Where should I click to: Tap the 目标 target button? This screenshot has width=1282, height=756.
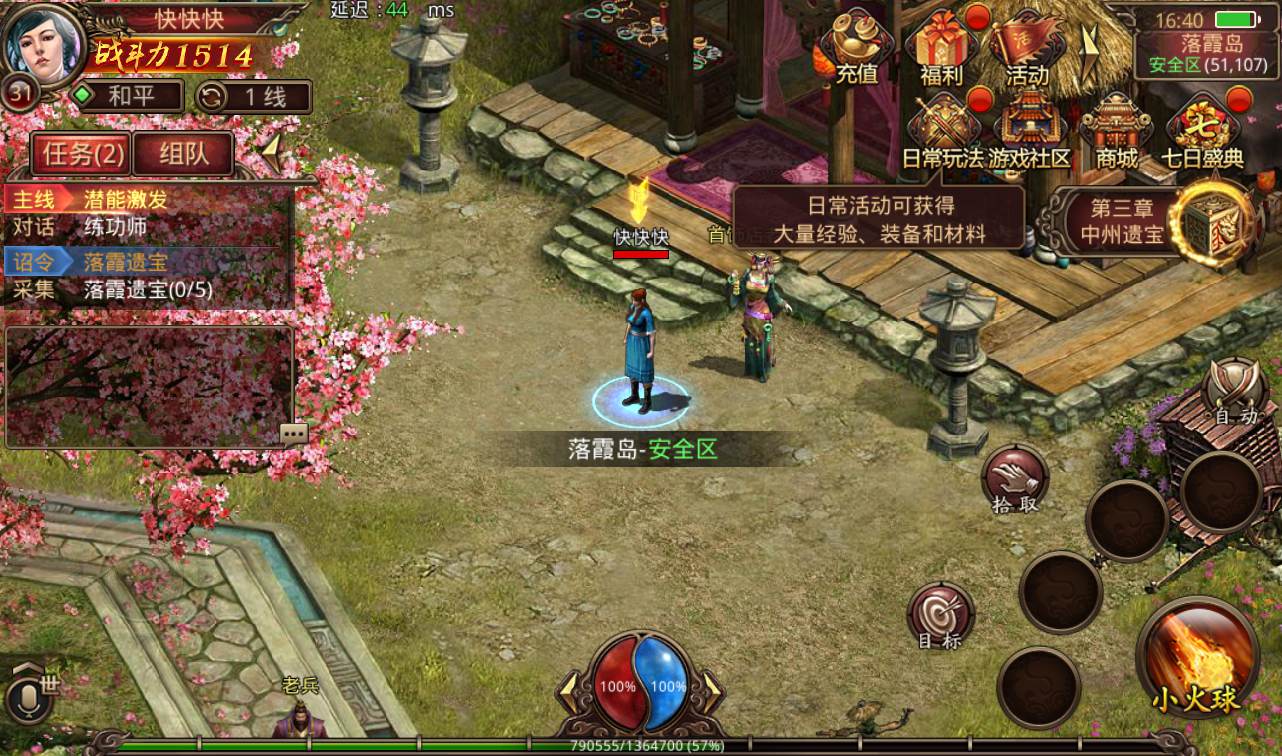point(940,615)
